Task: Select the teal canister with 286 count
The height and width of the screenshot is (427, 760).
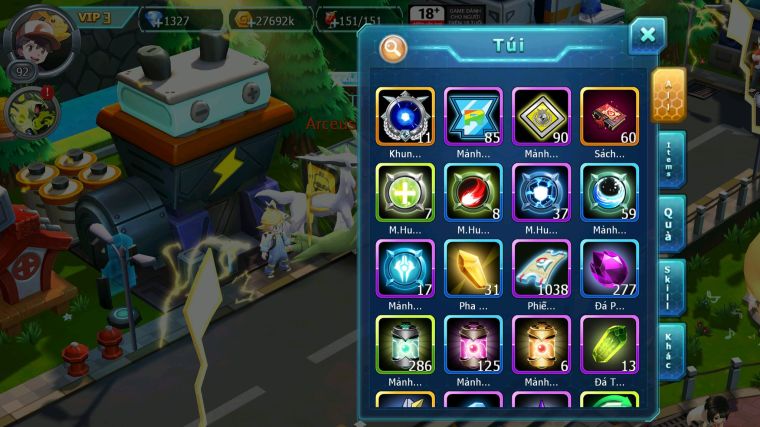Action: [x=405, y=345]
